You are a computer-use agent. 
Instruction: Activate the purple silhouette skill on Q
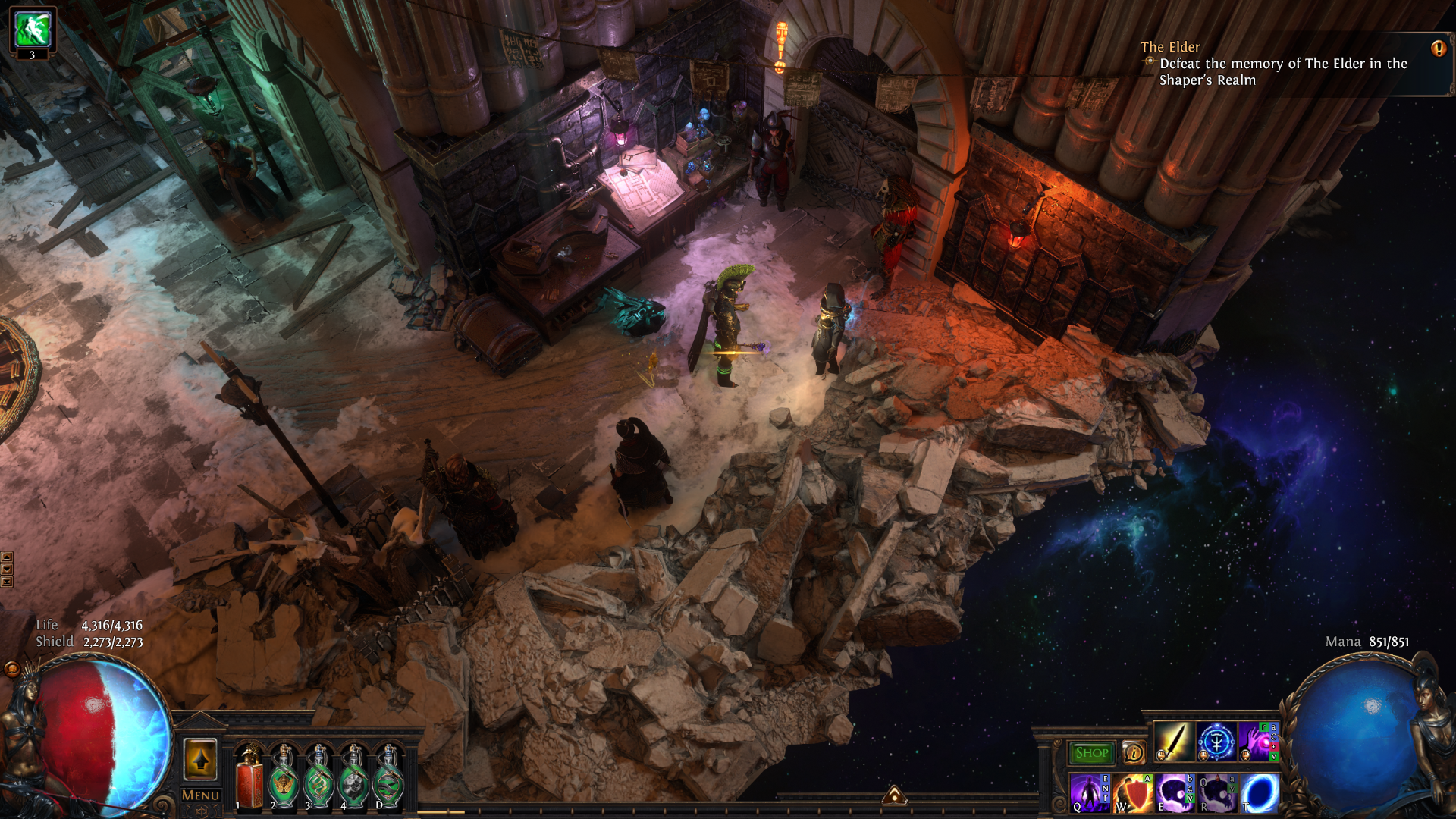click(x=1090, y=792)
